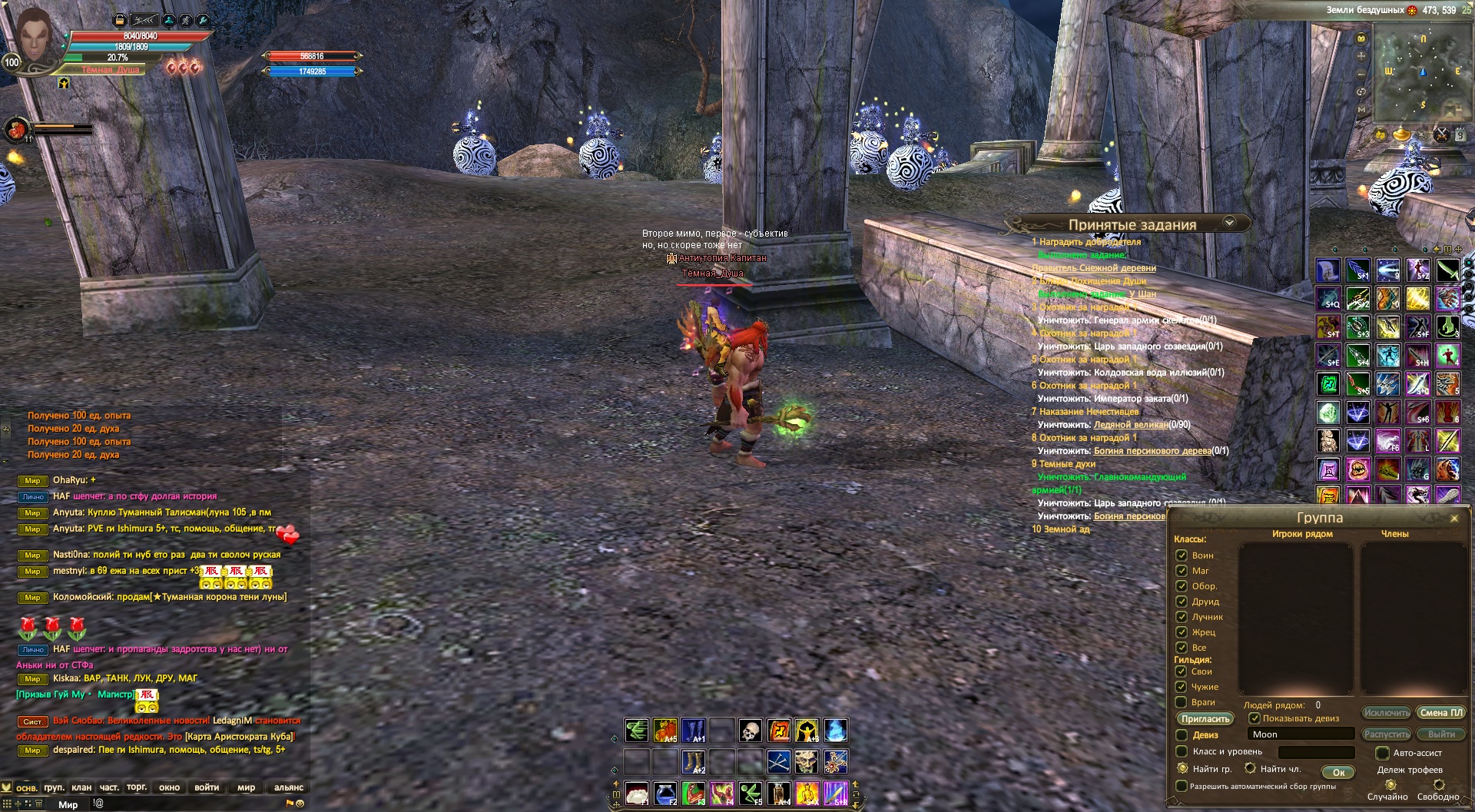The width and height of the screenshot is (1475, 812).
Task: Select the Найти чл. search option
Action: pos(1251,768)
